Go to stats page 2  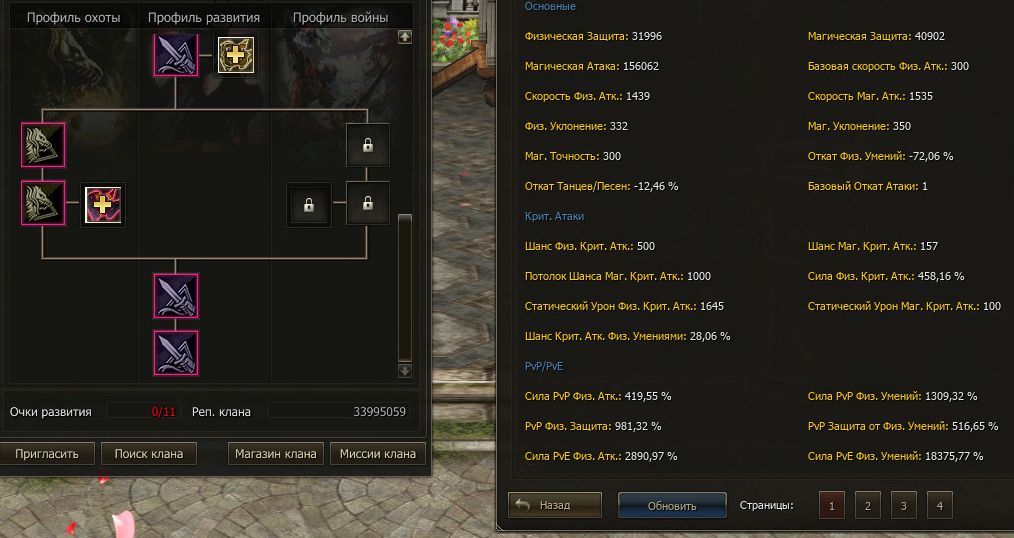(x=867, y=506)
